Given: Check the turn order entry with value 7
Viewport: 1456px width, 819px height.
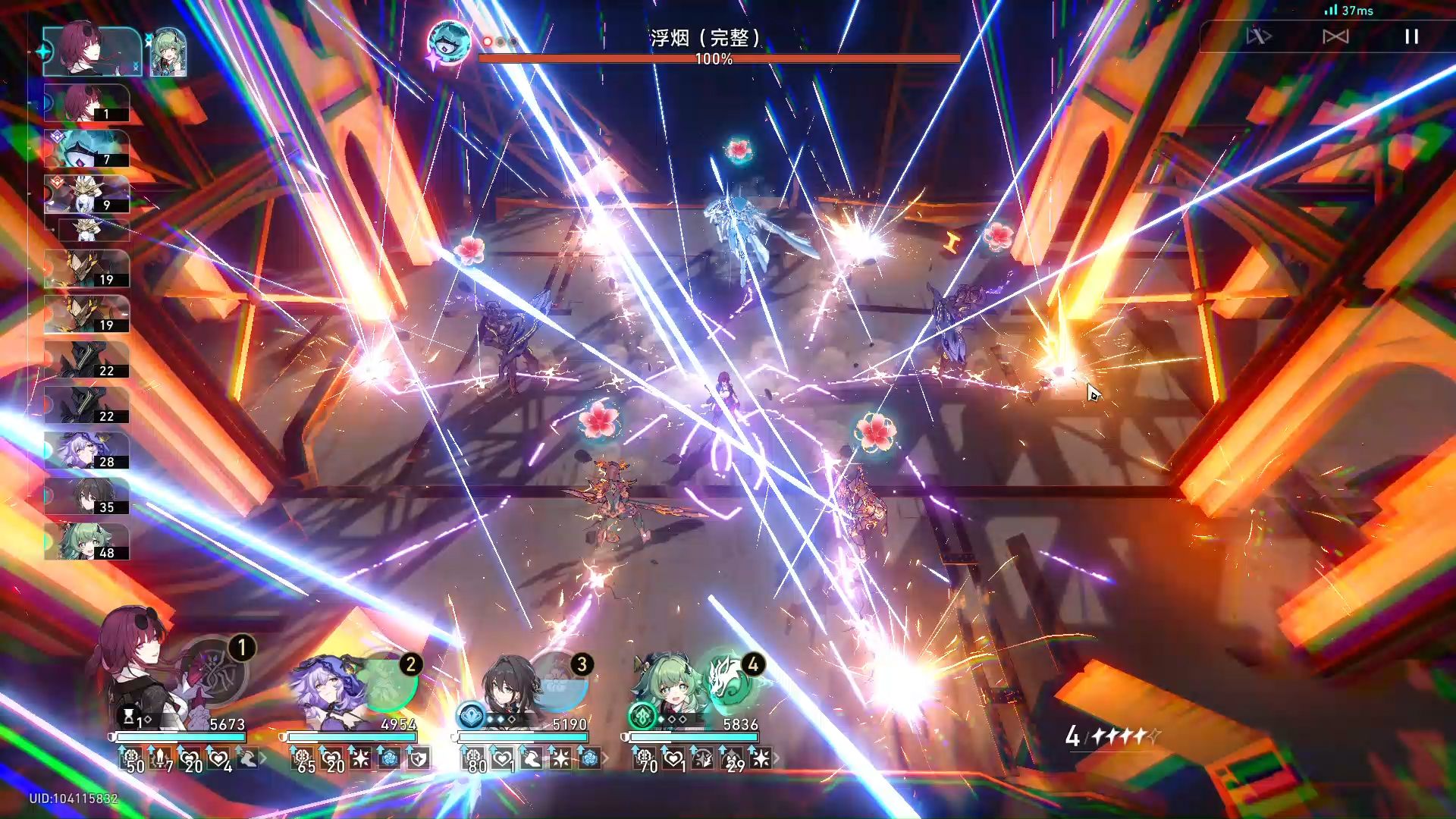Looking at the screenshot, I should point(86,149).
